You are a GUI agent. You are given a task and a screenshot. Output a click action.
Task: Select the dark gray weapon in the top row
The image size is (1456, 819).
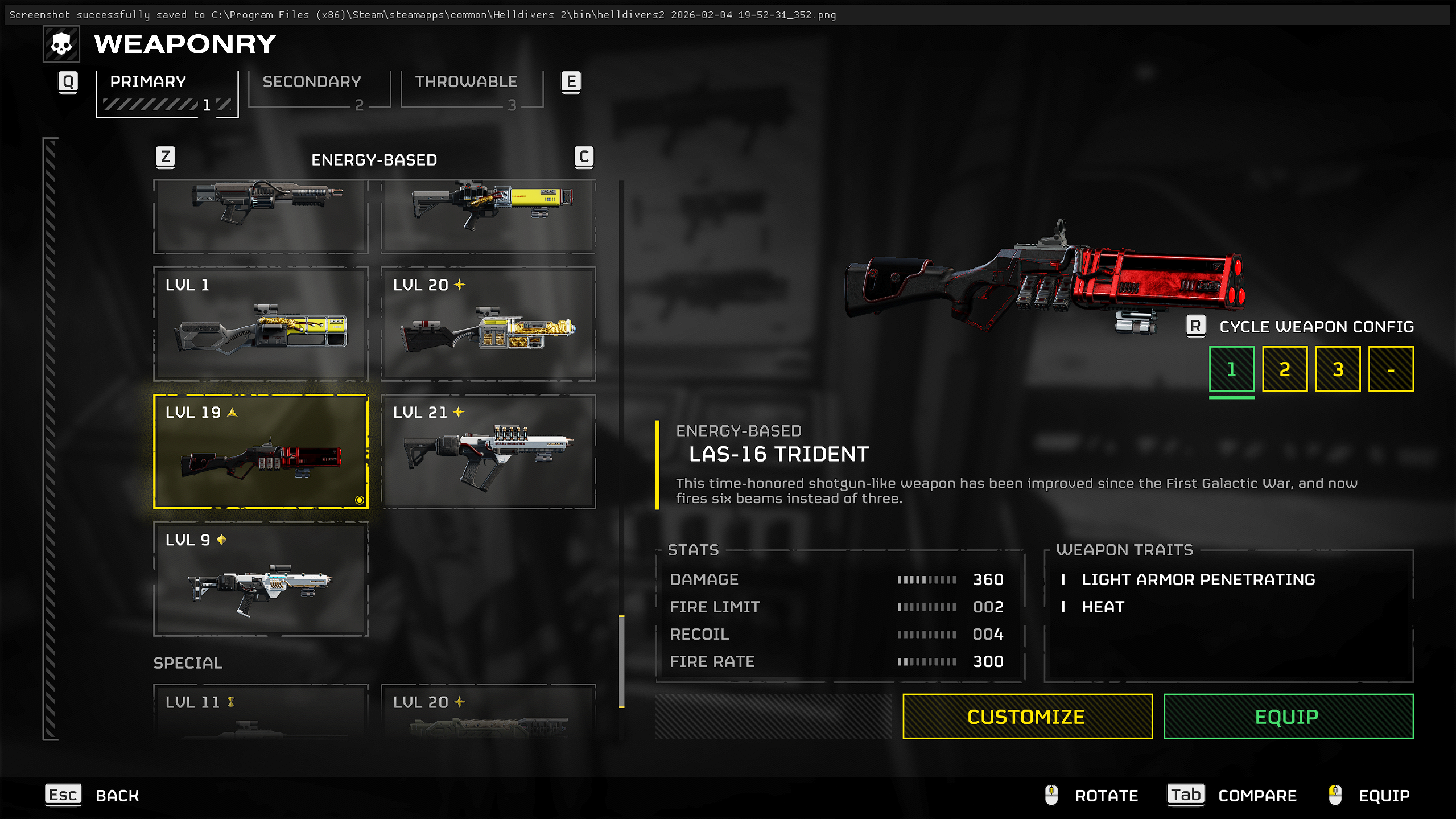pos(261,216)
